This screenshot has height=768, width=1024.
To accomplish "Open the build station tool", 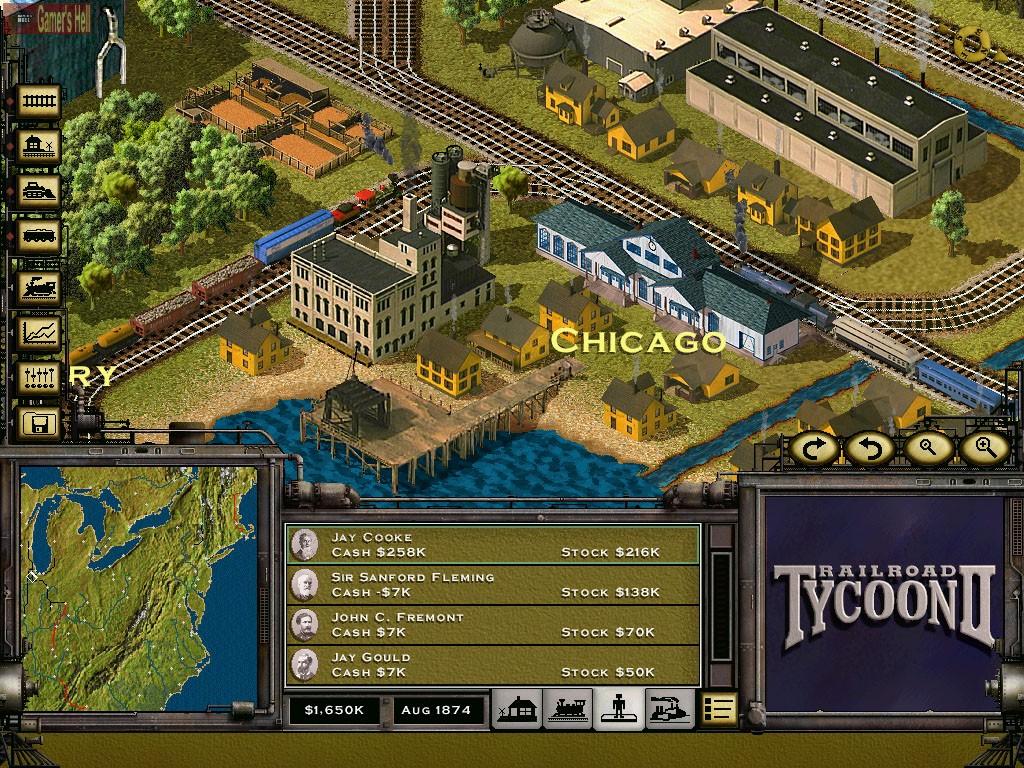I will click(x=40, y=146).
